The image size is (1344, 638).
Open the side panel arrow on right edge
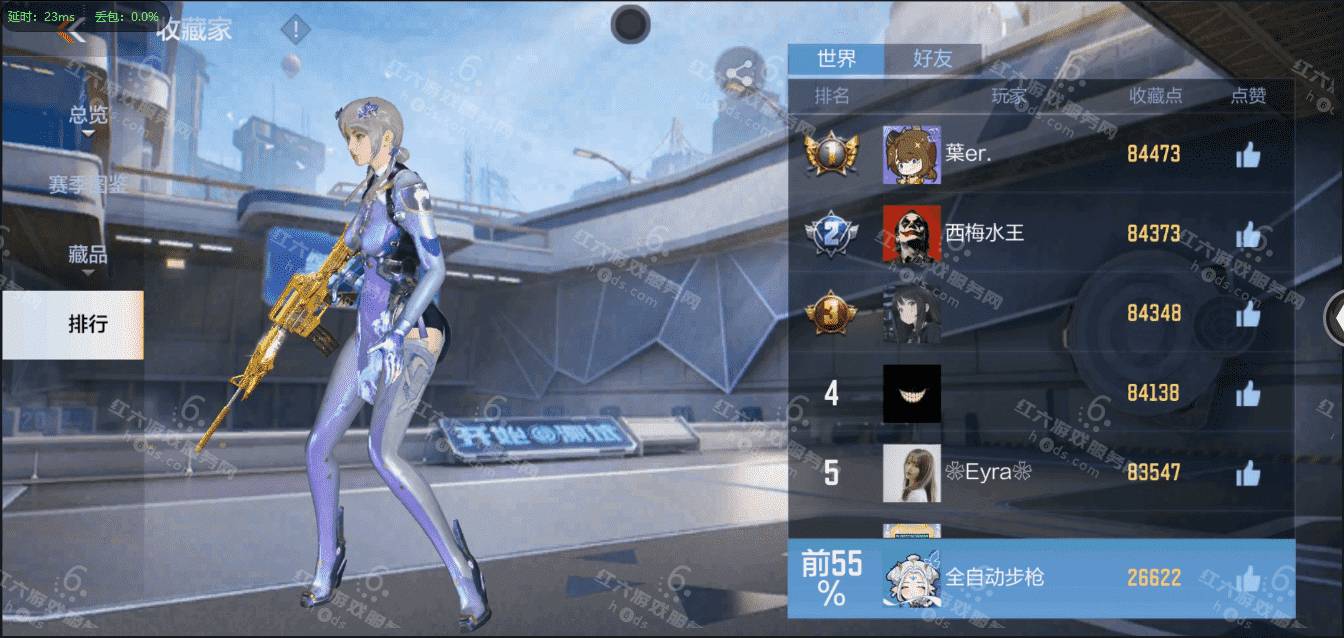click(1334, 319)
